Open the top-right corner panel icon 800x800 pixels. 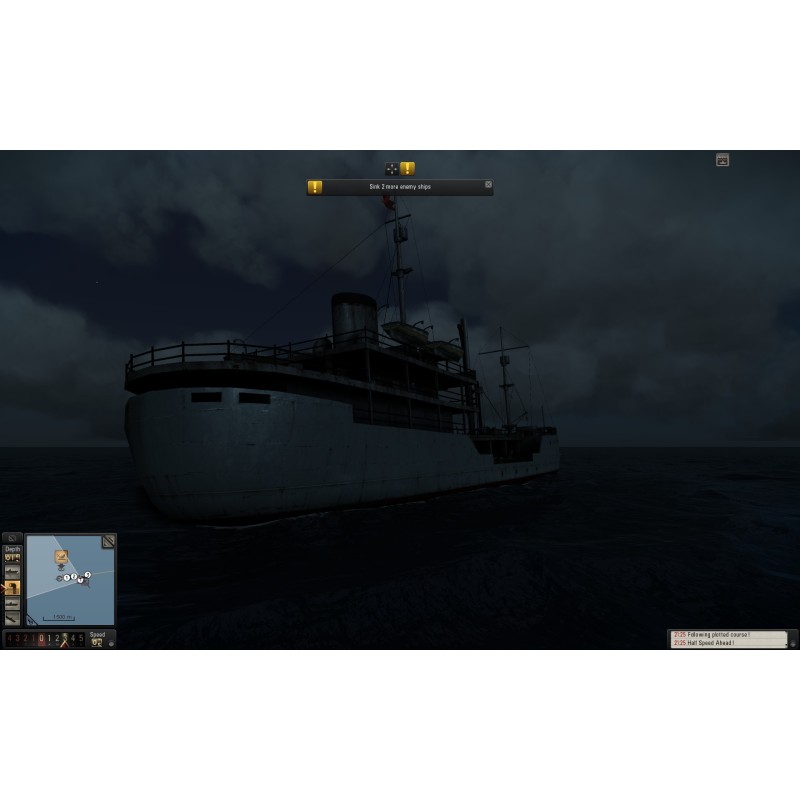point(722,160)
